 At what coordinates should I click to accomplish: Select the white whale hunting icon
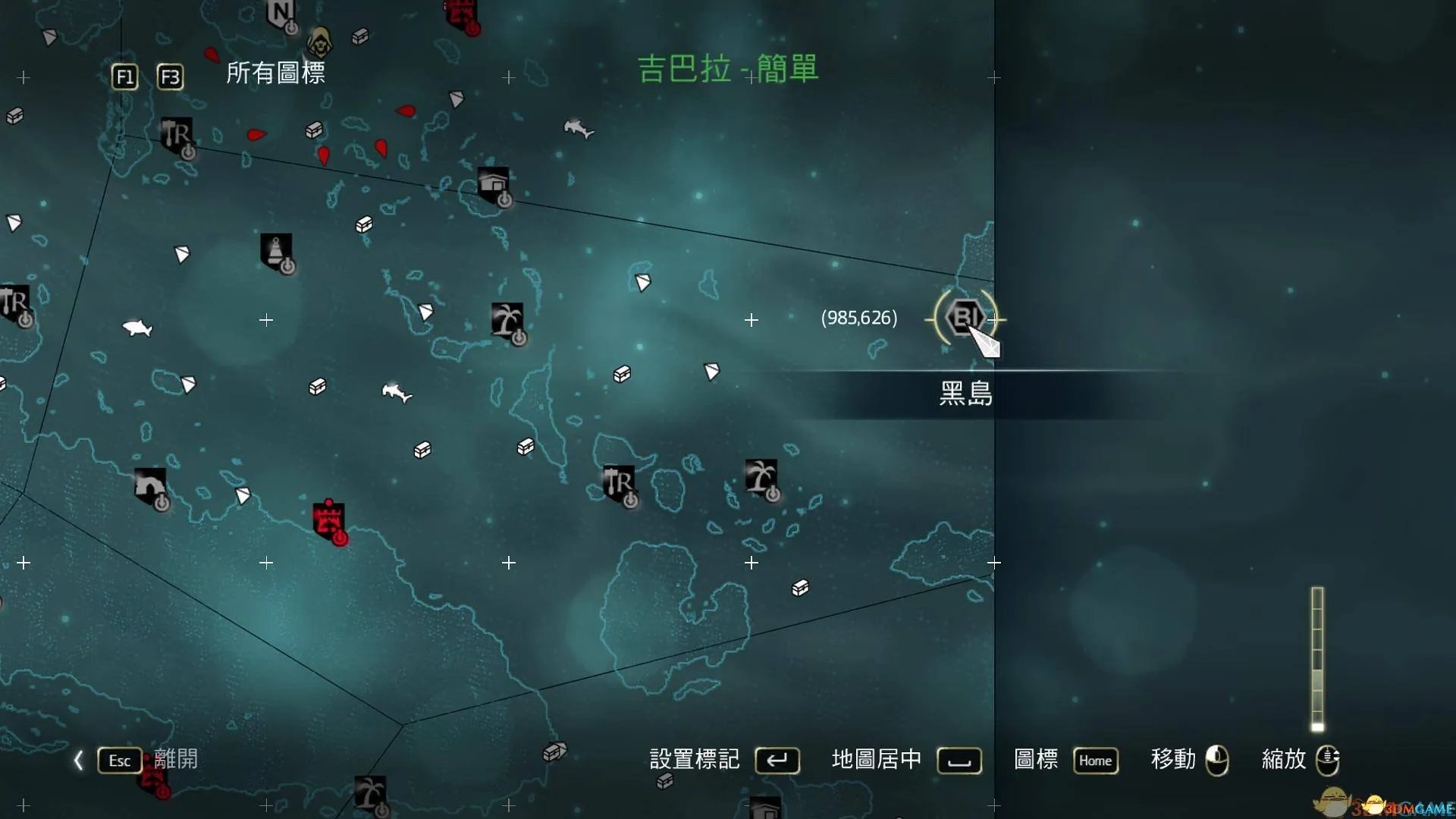[135, 330]
